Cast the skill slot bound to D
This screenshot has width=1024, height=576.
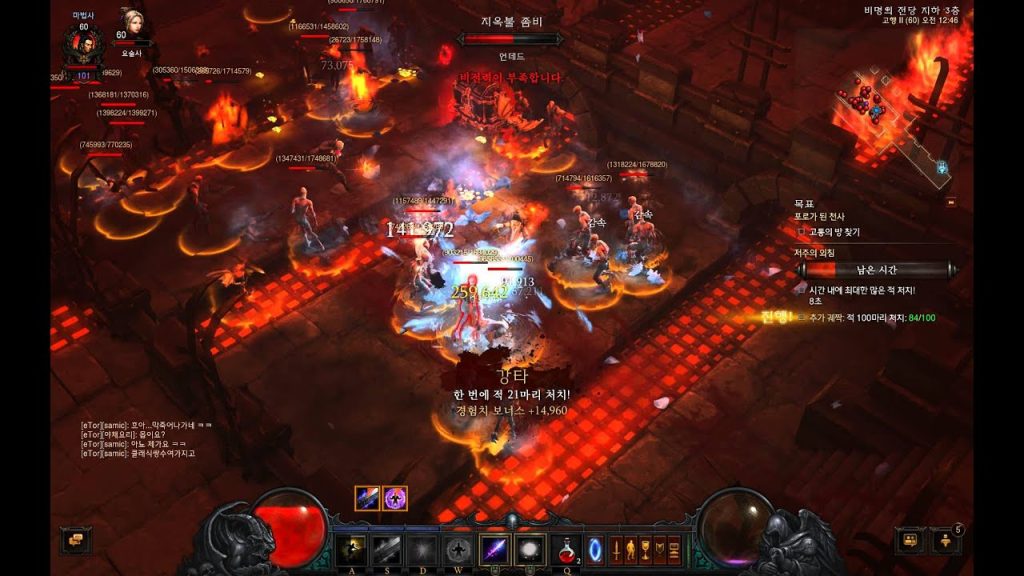pyautogui.click(x=422, y=549)
